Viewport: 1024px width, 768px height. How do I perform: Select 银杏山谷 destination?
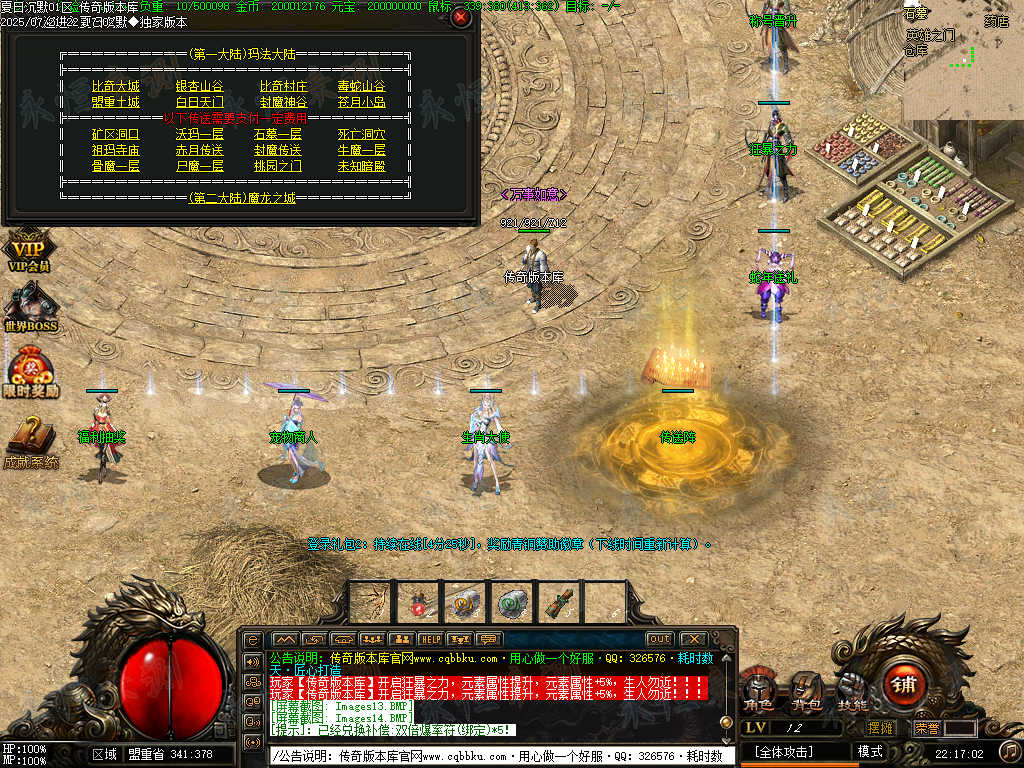click(199, 87)
